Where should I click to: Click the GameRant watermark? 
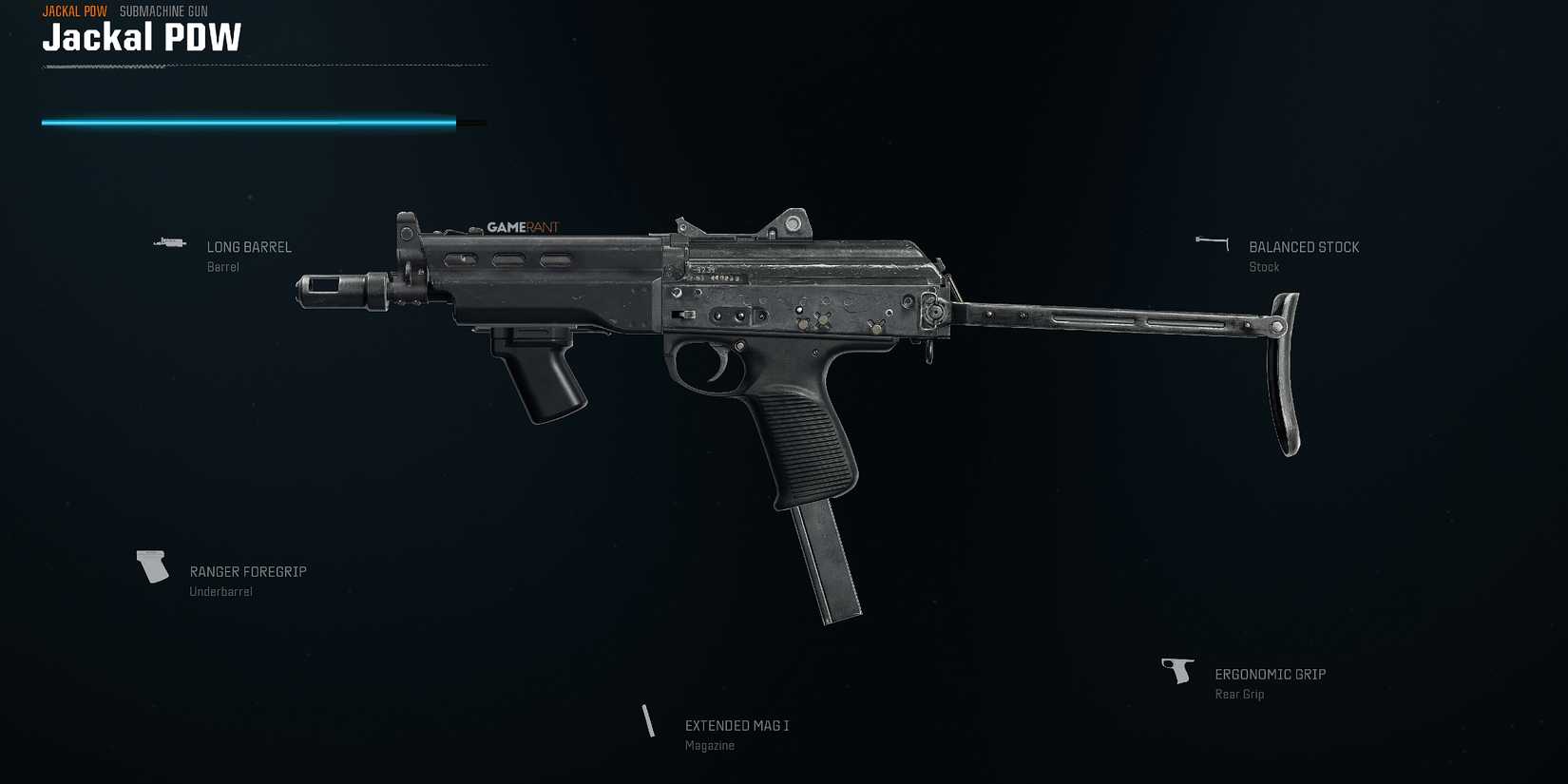click(x=526, y=227)
